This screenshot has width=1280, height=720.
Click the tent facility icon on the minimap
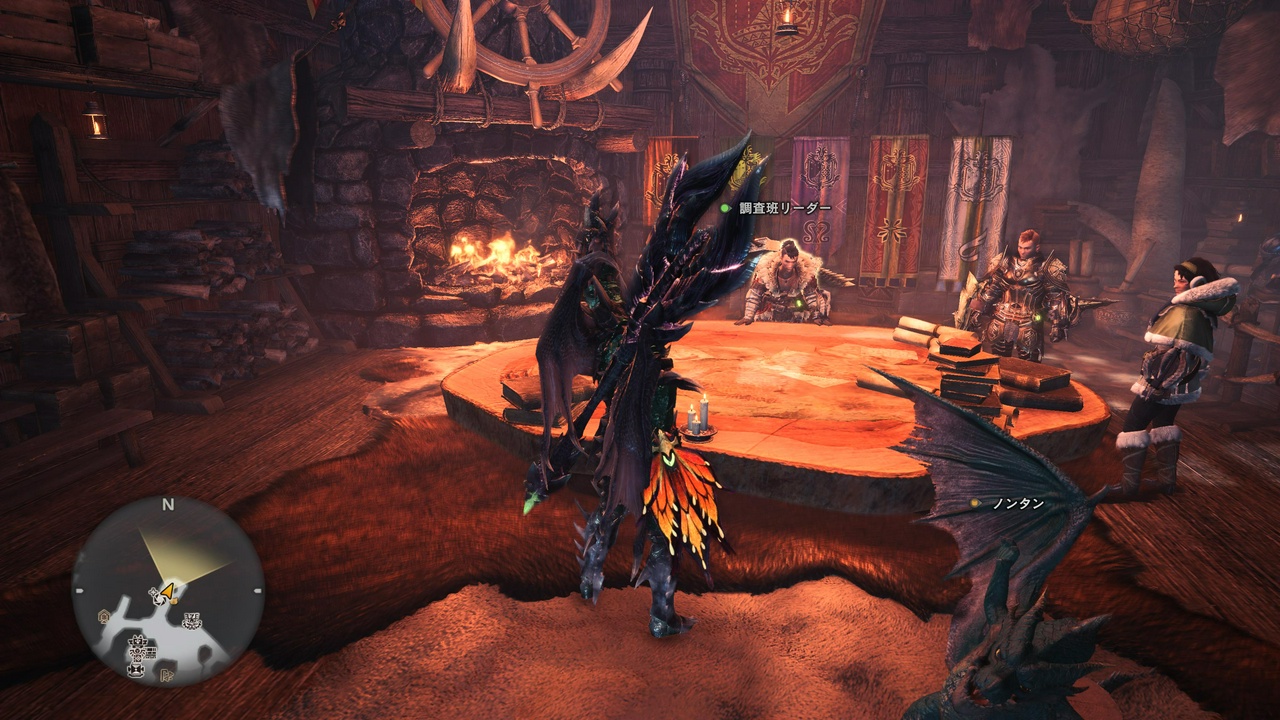click(103, 614)
